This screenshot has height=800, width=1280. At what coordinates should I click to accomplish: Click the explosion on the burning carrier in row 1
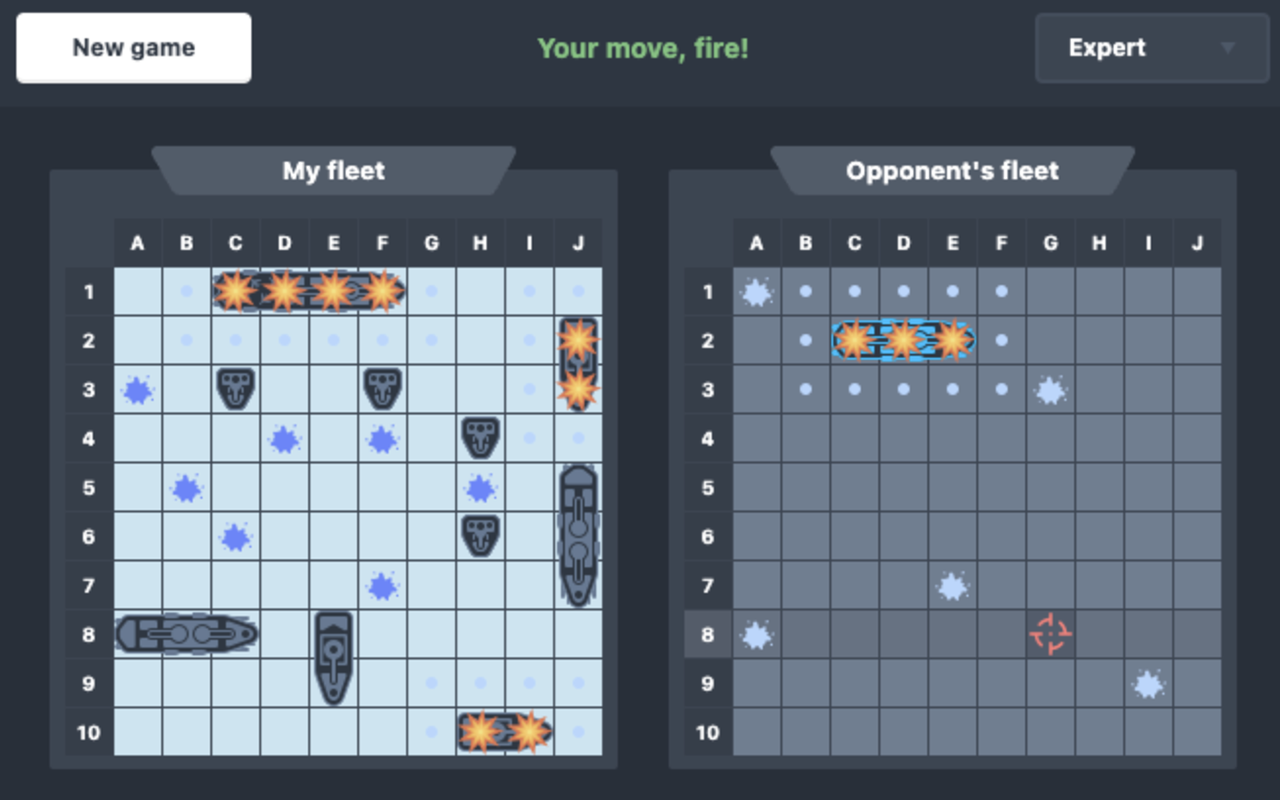click(285, 292)
